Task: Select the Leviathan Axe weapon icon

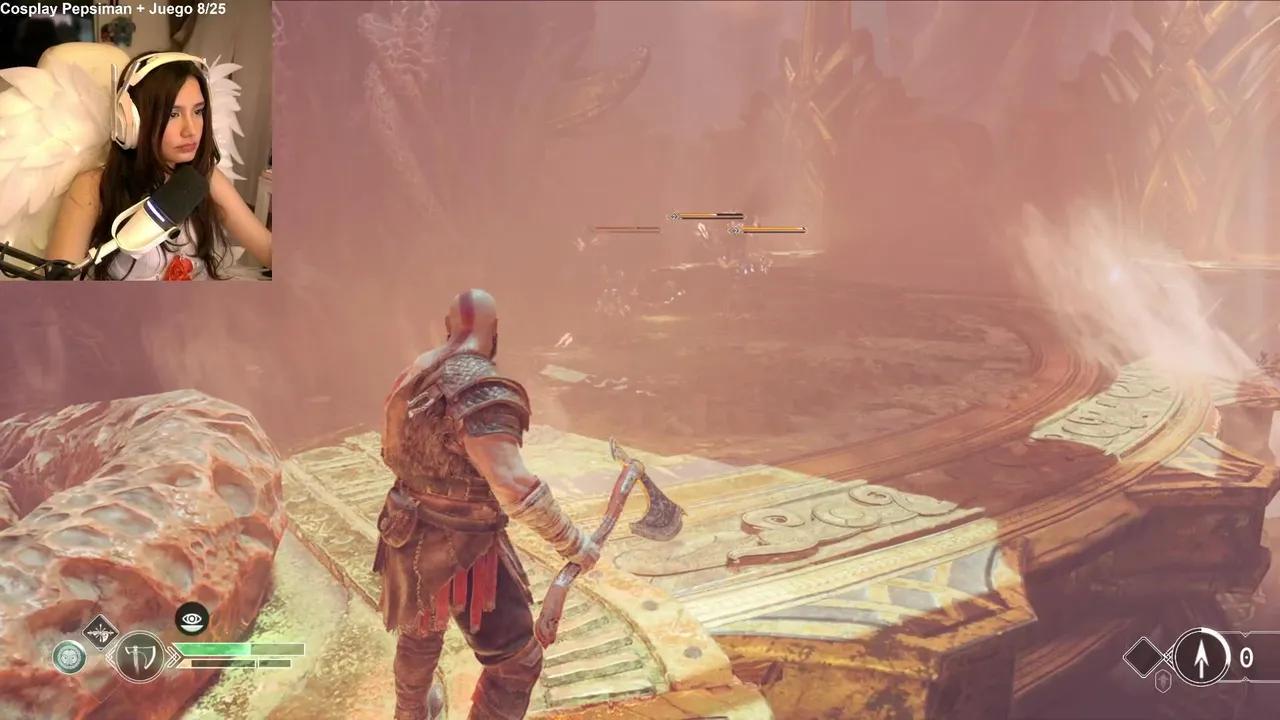Action: (x=139, y=657)
